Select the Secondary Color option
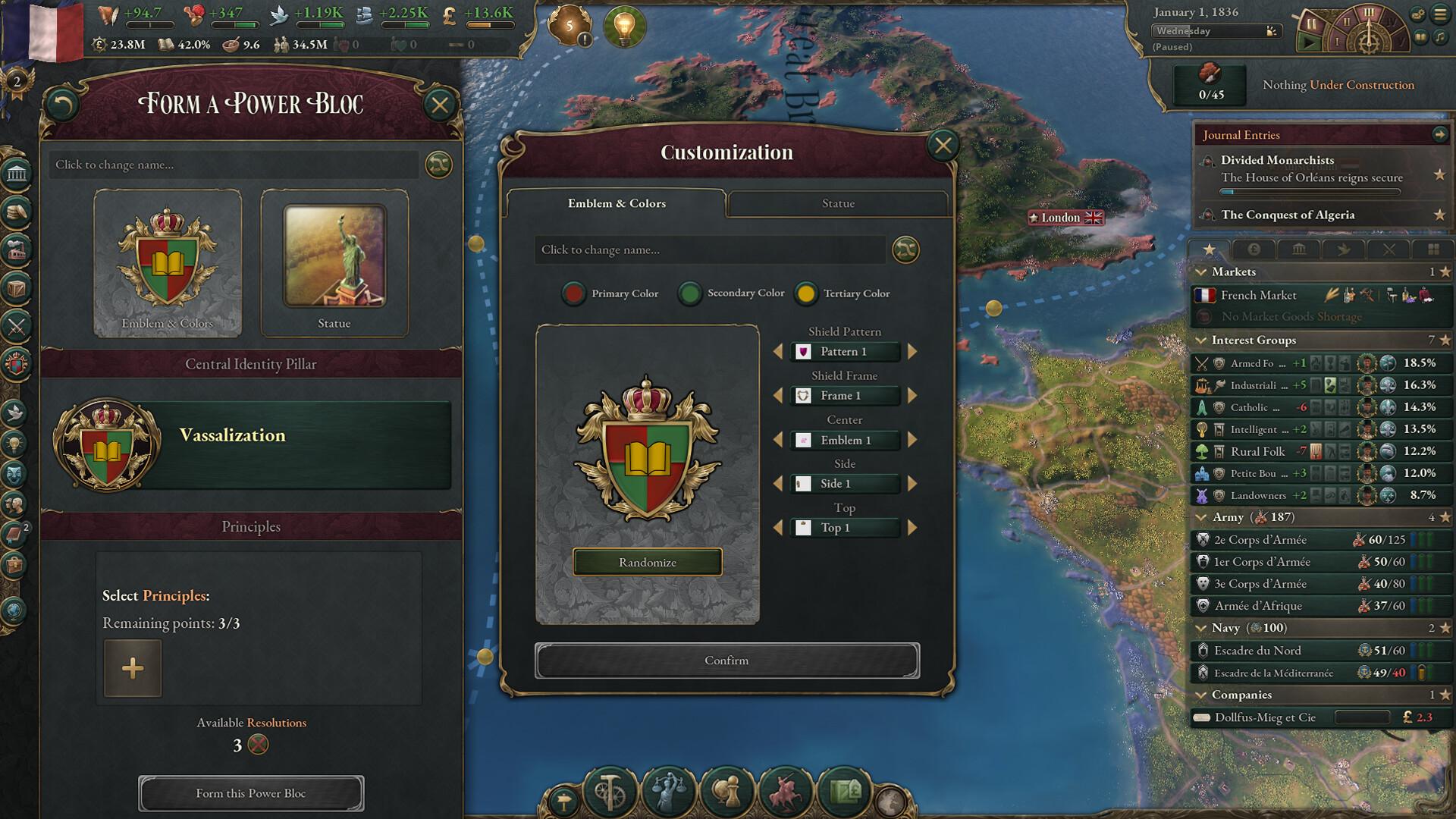The height and width of the screenshot is (819, 1456). pyautogui.click(x=689, y=294)
